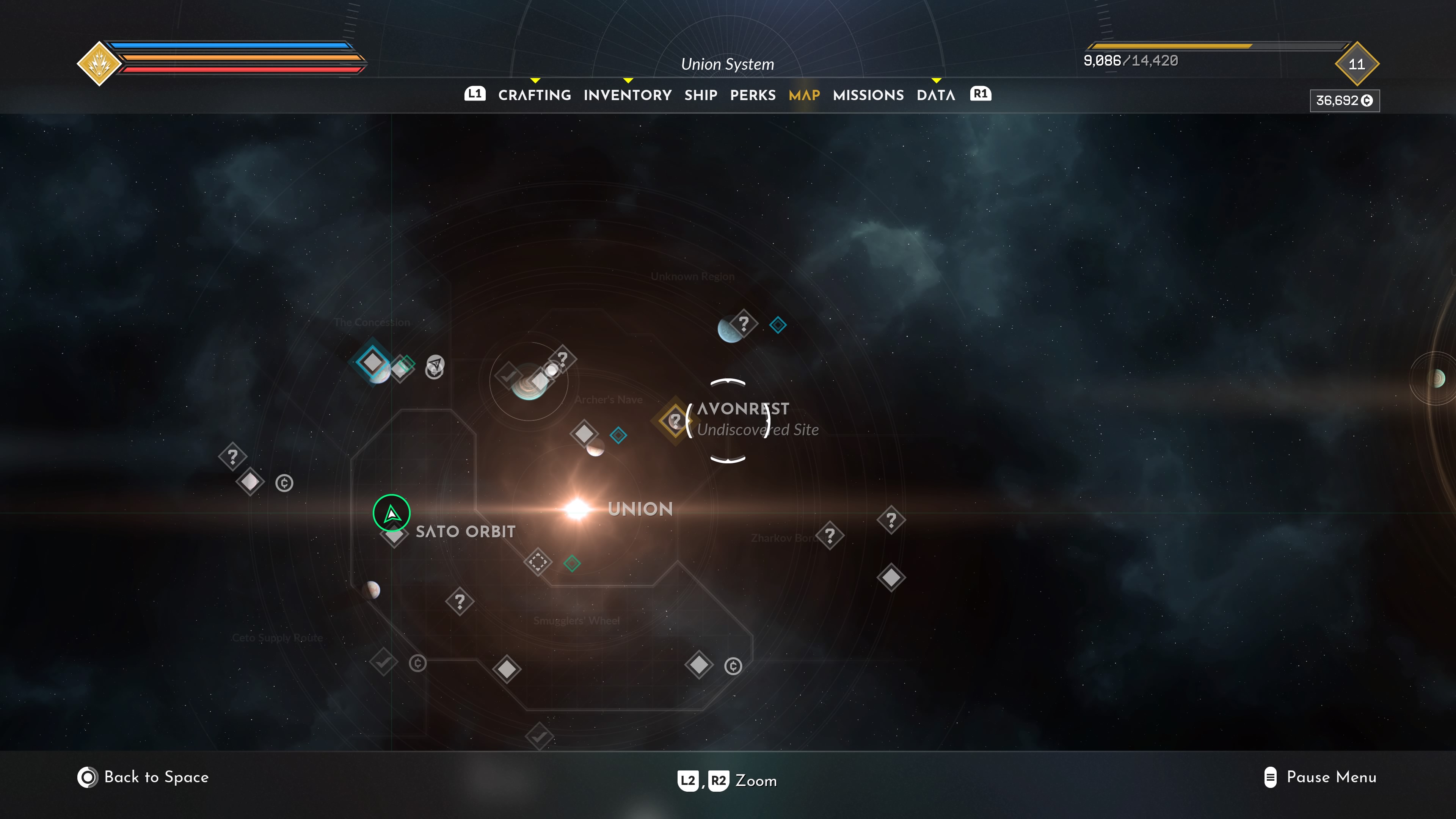Select the question marker nearest the Zharkov Border label
Screen dimensions: 1456x819
[x=829, y=535]
